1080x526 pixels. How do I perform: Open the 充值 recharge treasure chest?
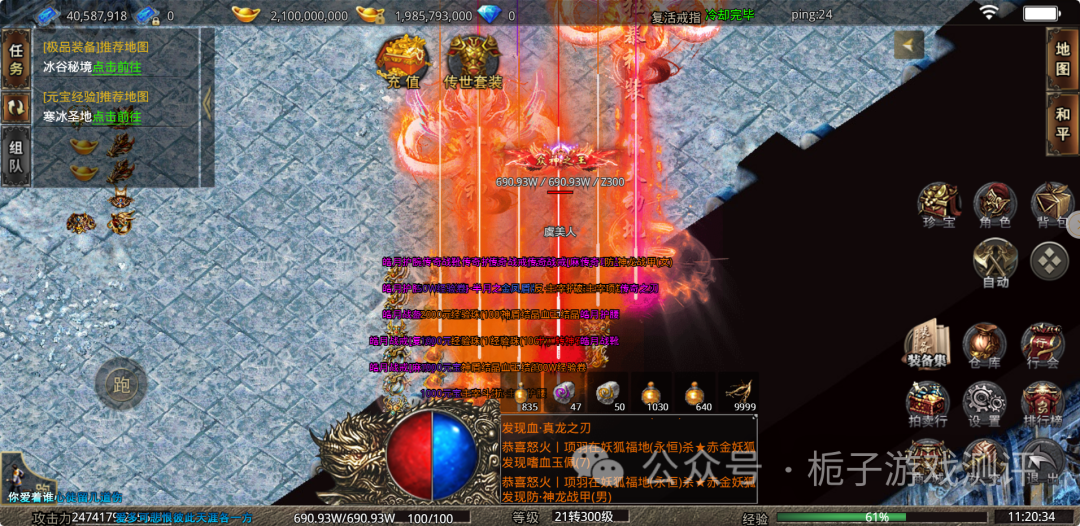[x=403, y=62]
